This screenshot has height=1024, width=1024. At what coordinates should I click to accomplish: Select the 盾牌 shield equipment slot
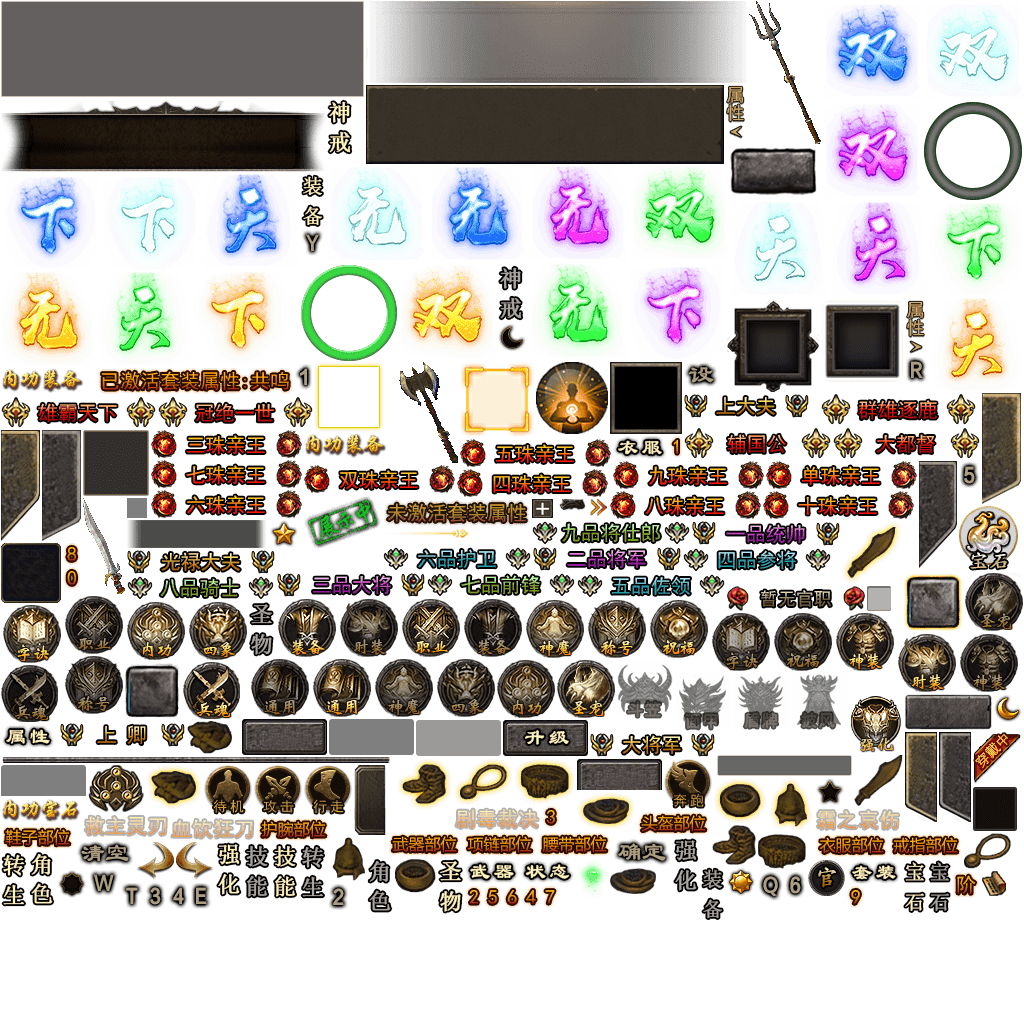pyautogui.click(x=760, y=699)
